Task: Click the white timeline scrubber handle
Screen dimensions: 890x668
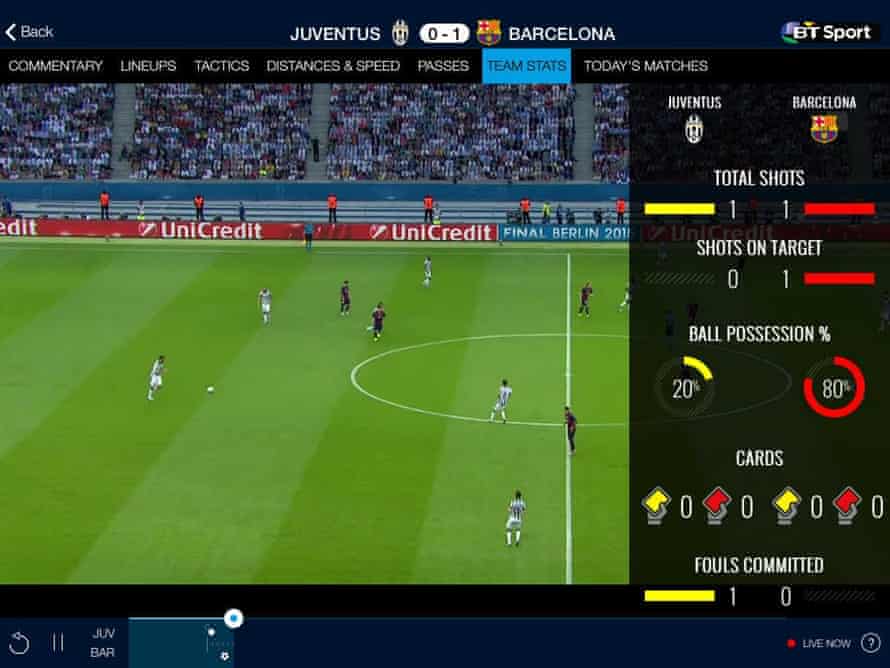Action: click(x=234, y=619)
